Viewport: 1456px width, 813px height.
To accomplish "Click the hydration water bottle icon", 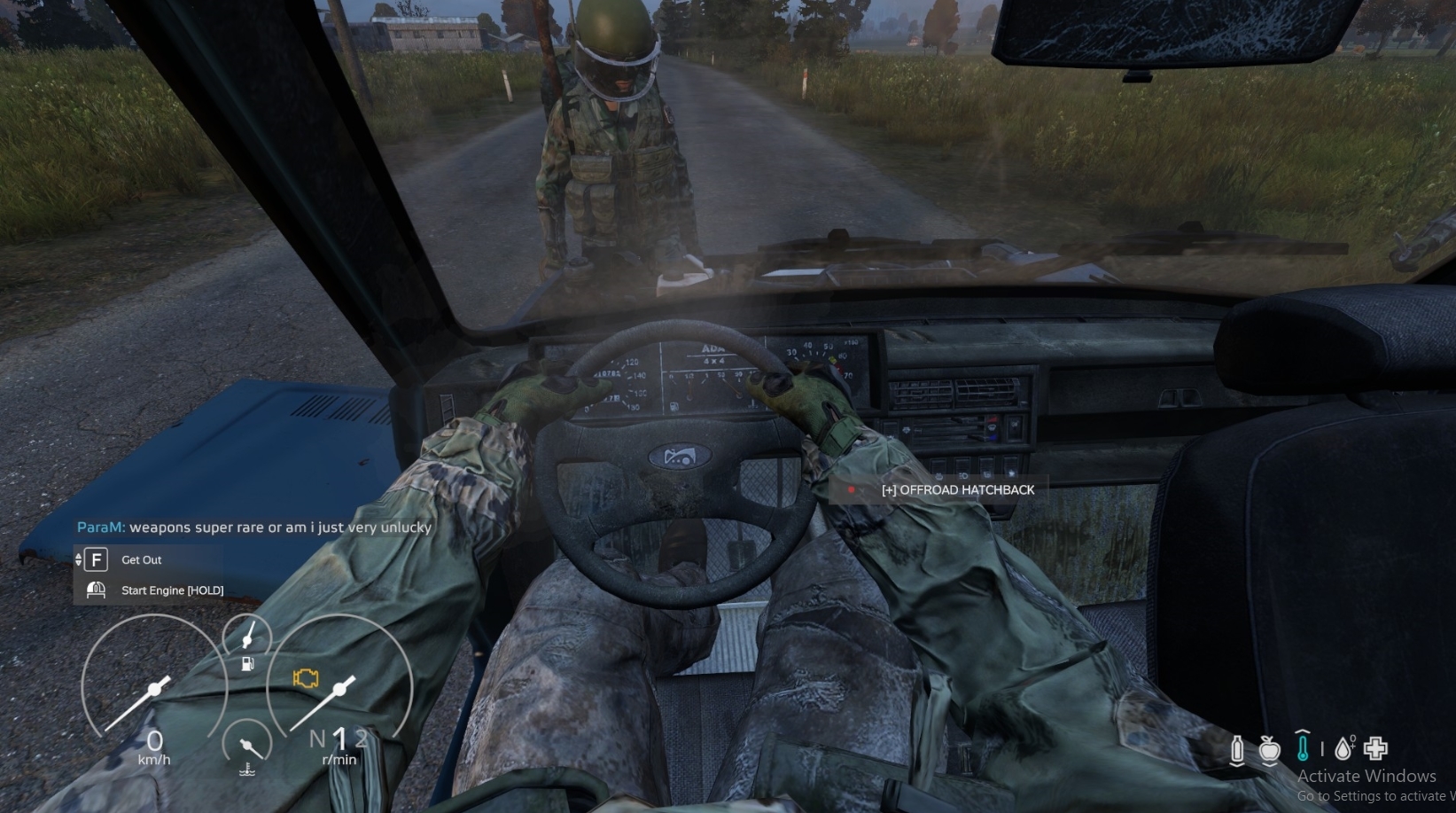I will point(1237,748).
